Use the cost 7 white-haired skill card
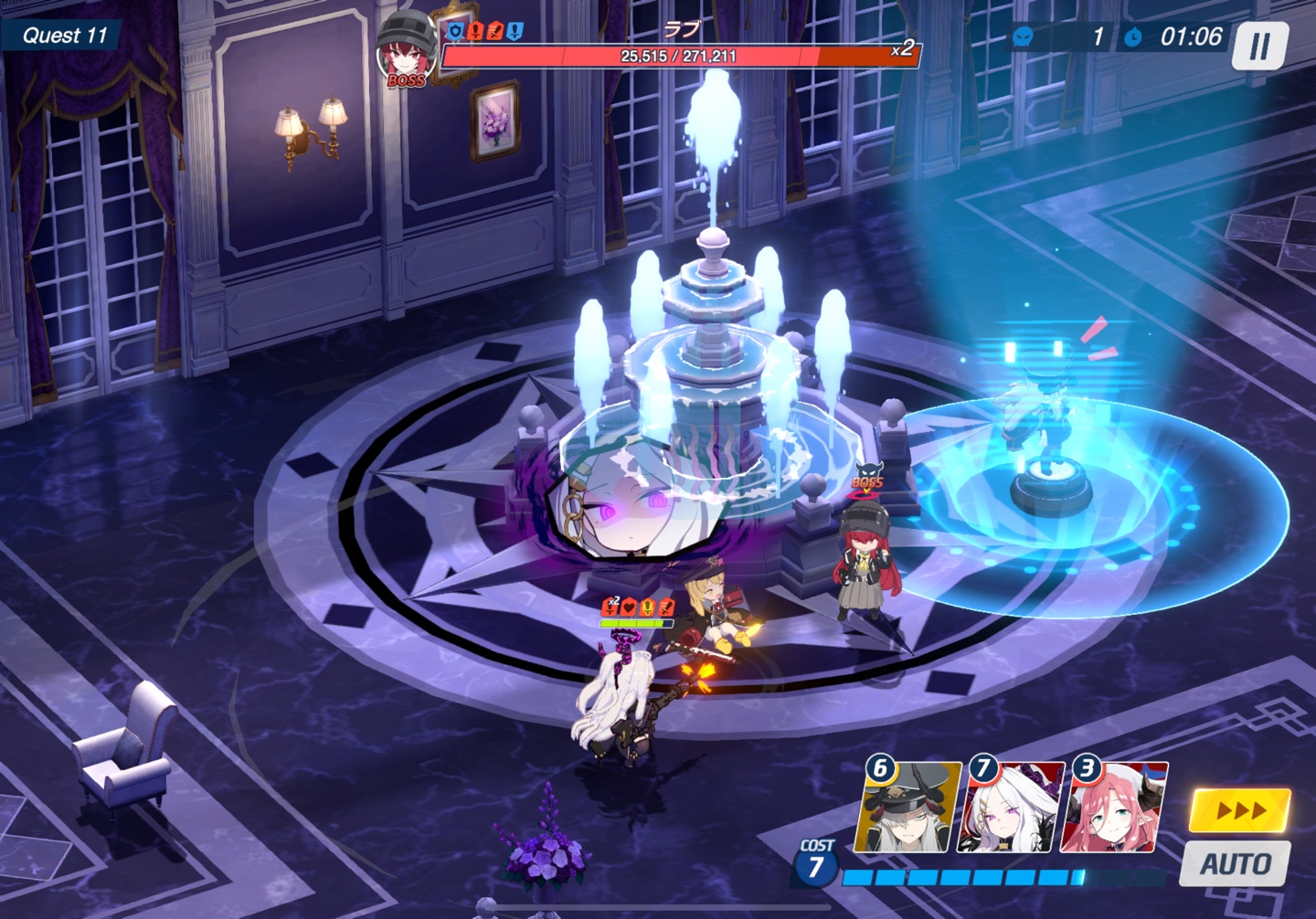The image size is (1316, 919). [x=1011, y=808]
